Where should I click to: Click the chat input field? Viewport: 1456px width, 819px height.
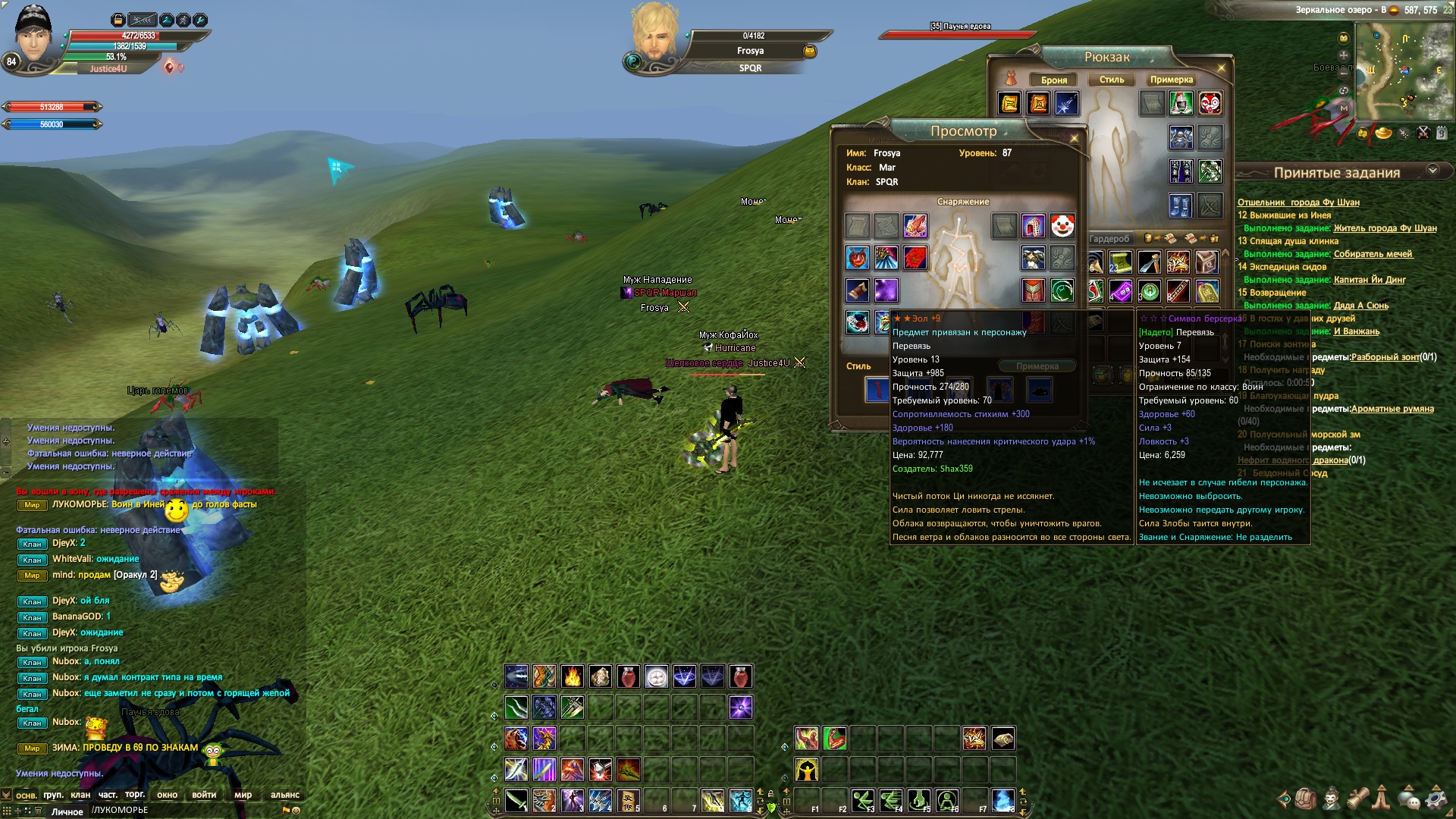click(x=182, y=811)
